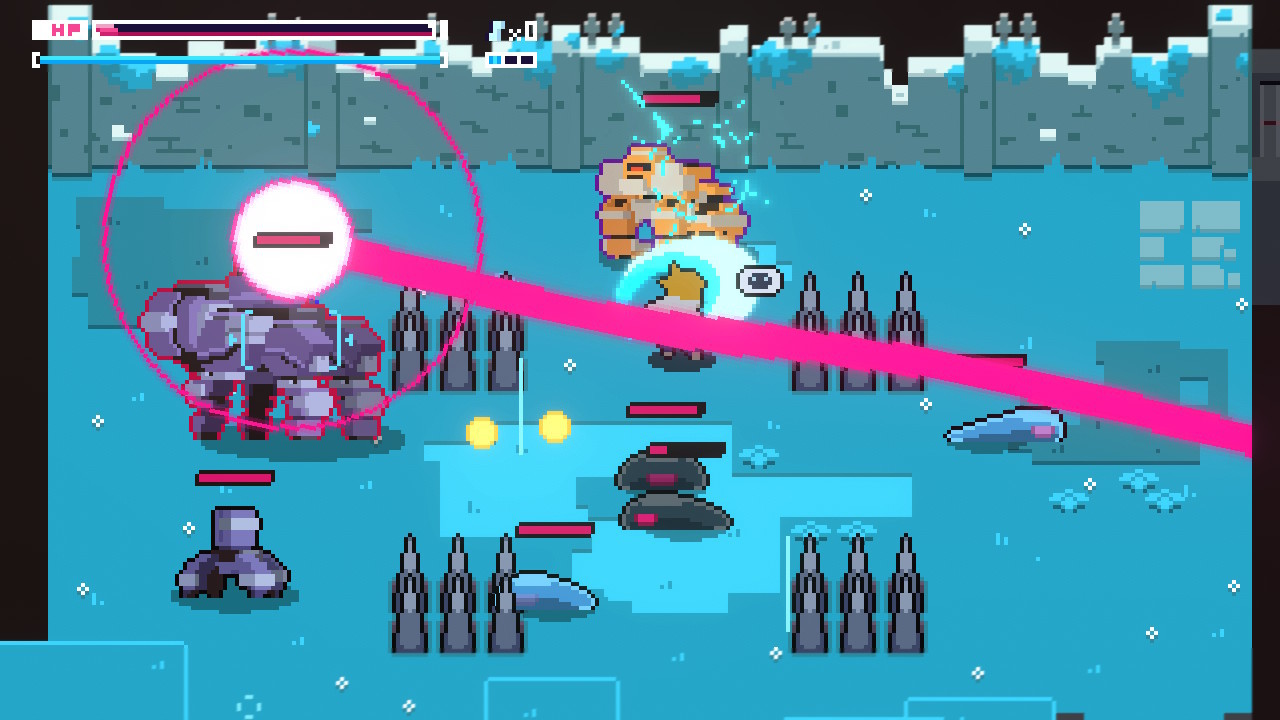Select the robot face emote bubble

[x=760, y=281]
